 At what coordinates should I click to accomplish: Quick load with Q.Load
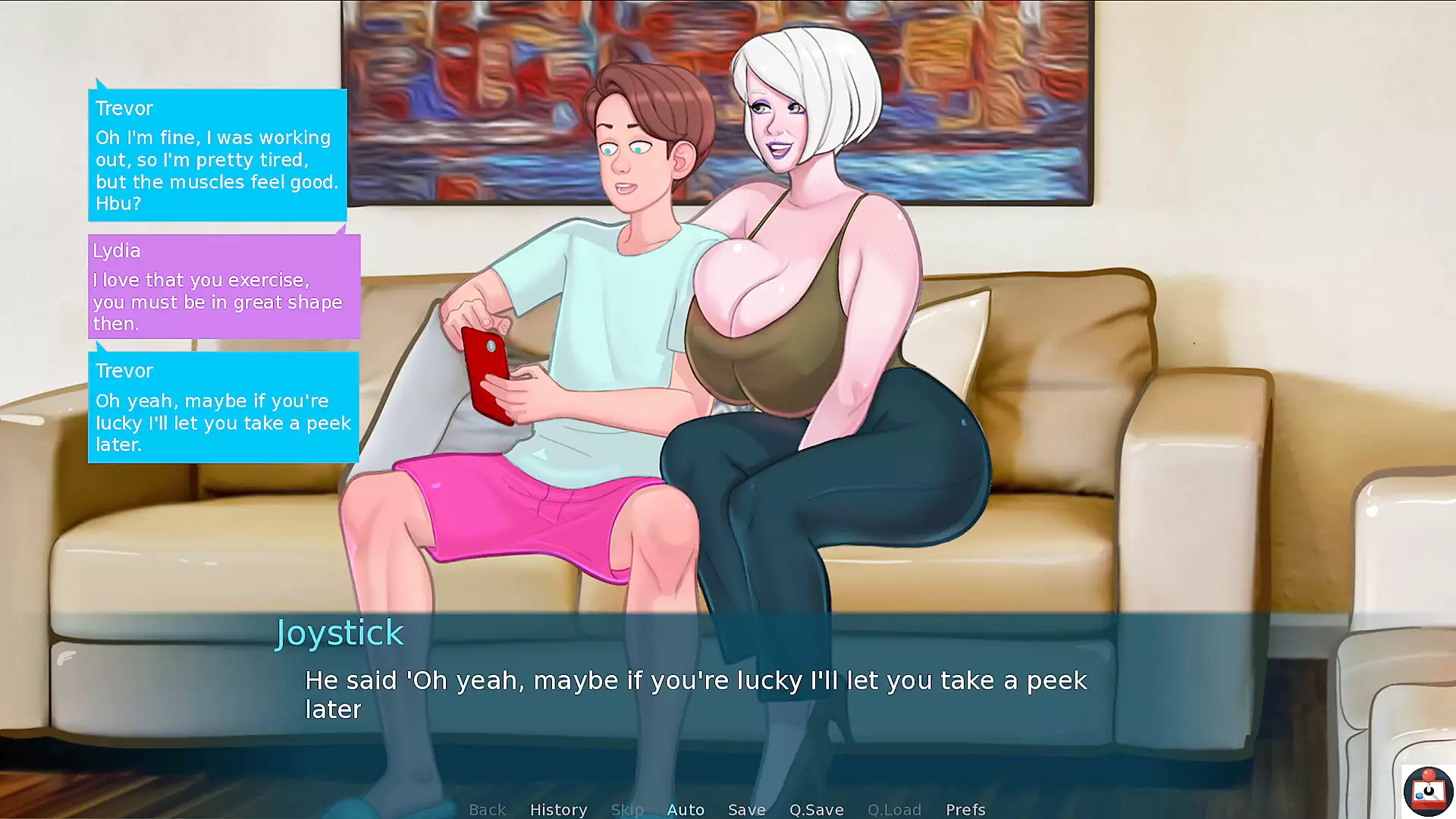894,809
